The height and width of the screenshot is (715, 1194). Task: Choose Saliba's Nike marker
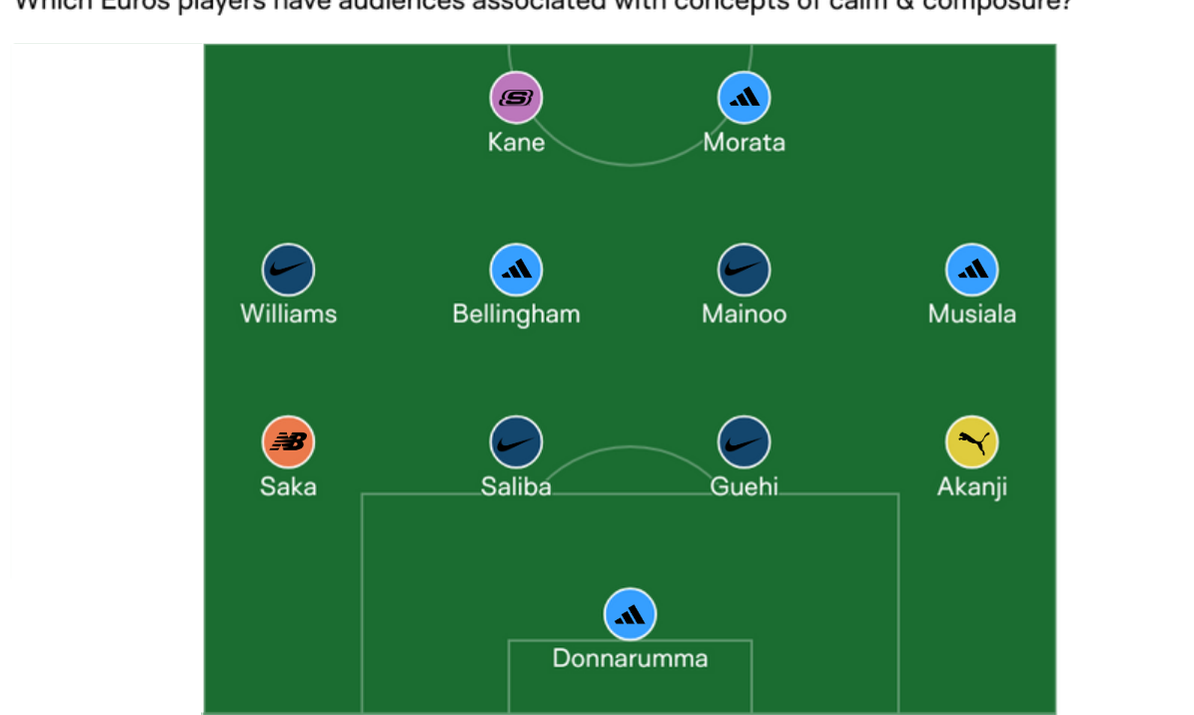pyautogui.click(x=516, y=442)
